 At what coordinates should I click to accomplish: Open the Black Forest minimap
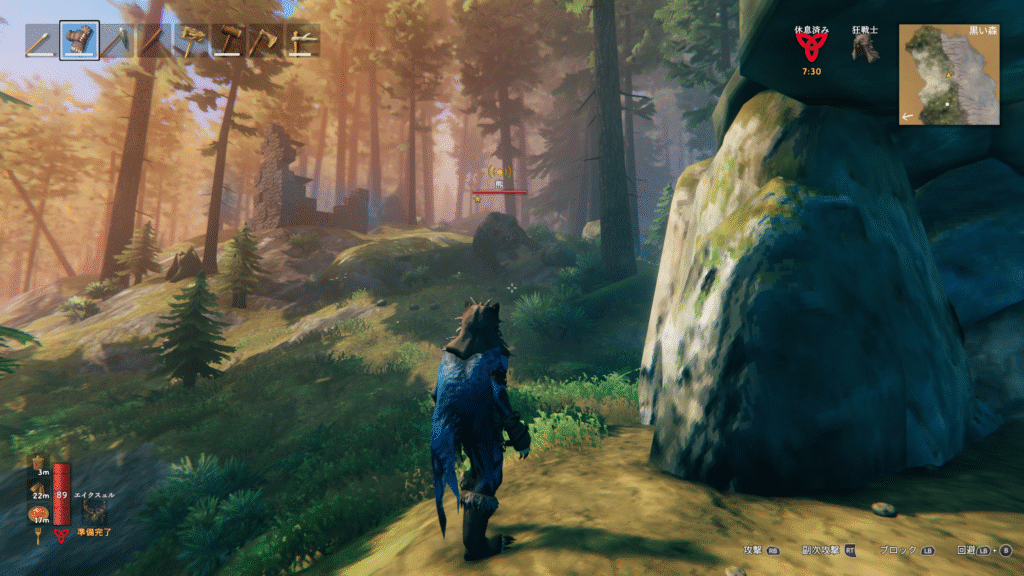[949, 75]
